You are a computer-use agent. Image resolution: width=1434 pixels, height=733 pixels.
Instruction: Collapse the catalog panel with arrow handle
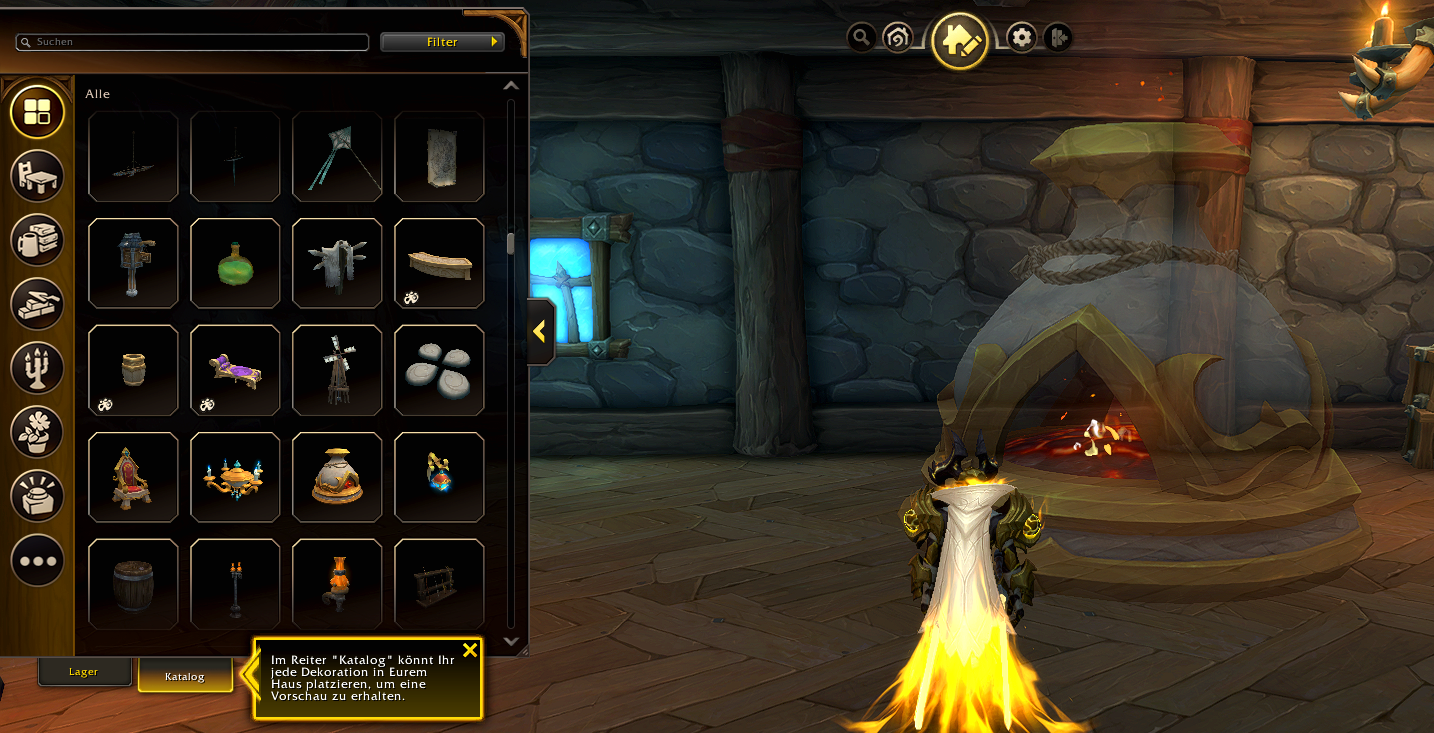click(540, 331)
